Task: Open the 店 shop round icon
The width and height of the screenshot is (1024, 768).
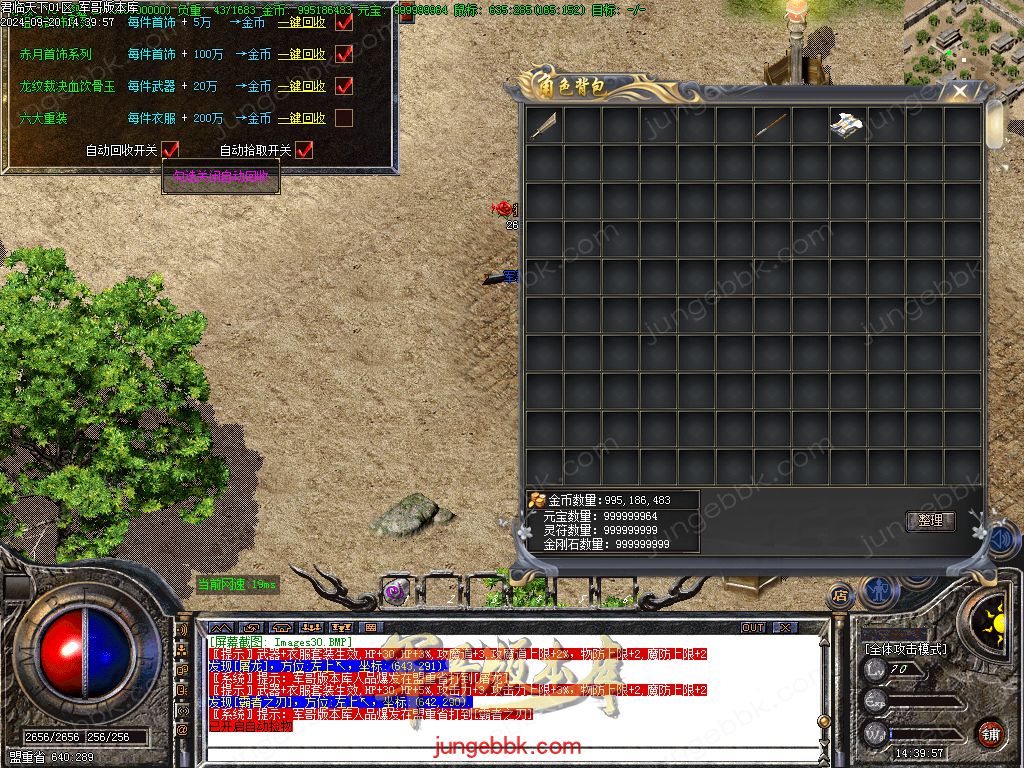Action: (x=840, y=596)
